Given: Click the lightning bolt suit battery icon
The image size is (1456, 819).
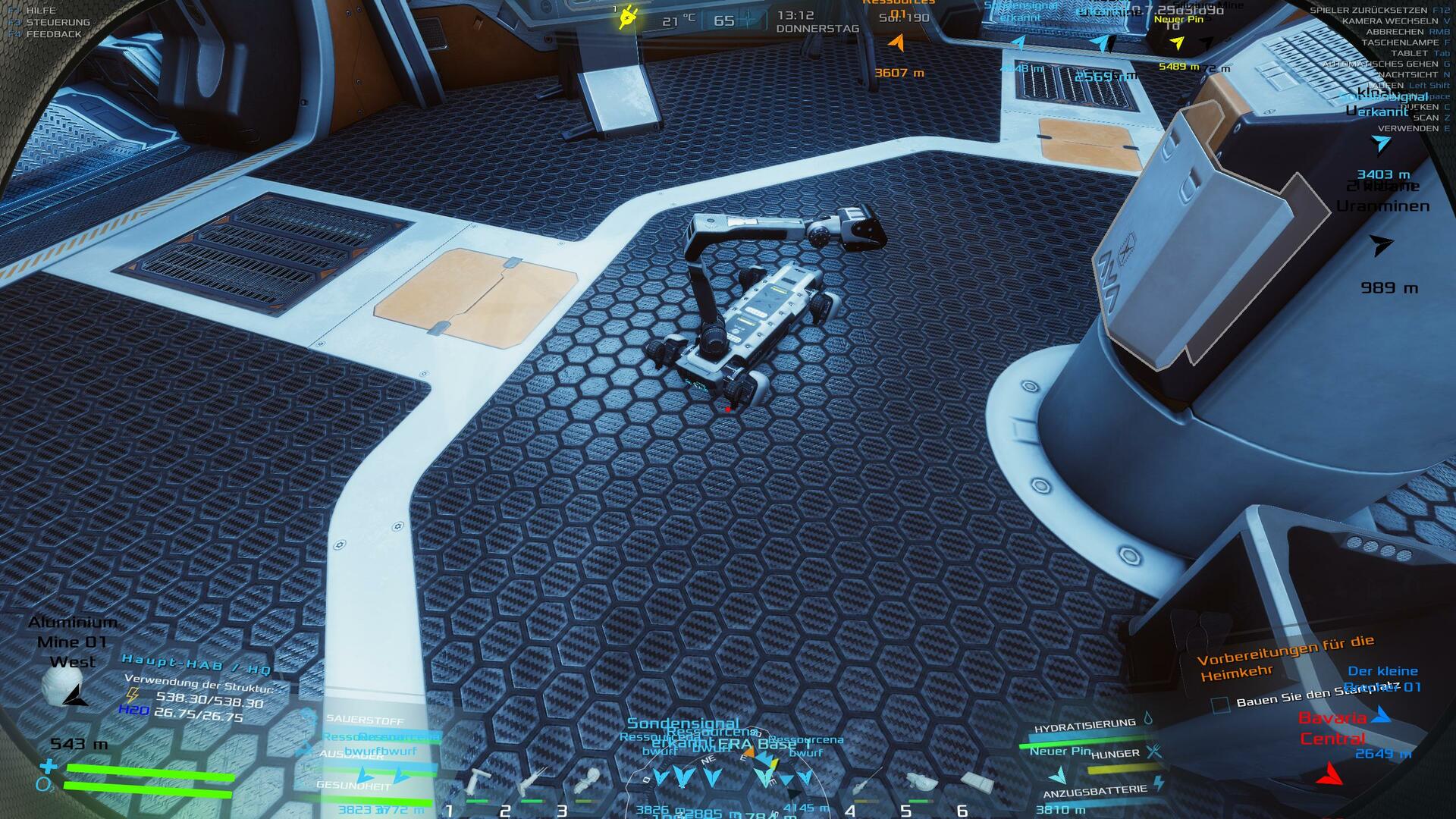Looking at the screenshot, I should (x=1158, y=782).
